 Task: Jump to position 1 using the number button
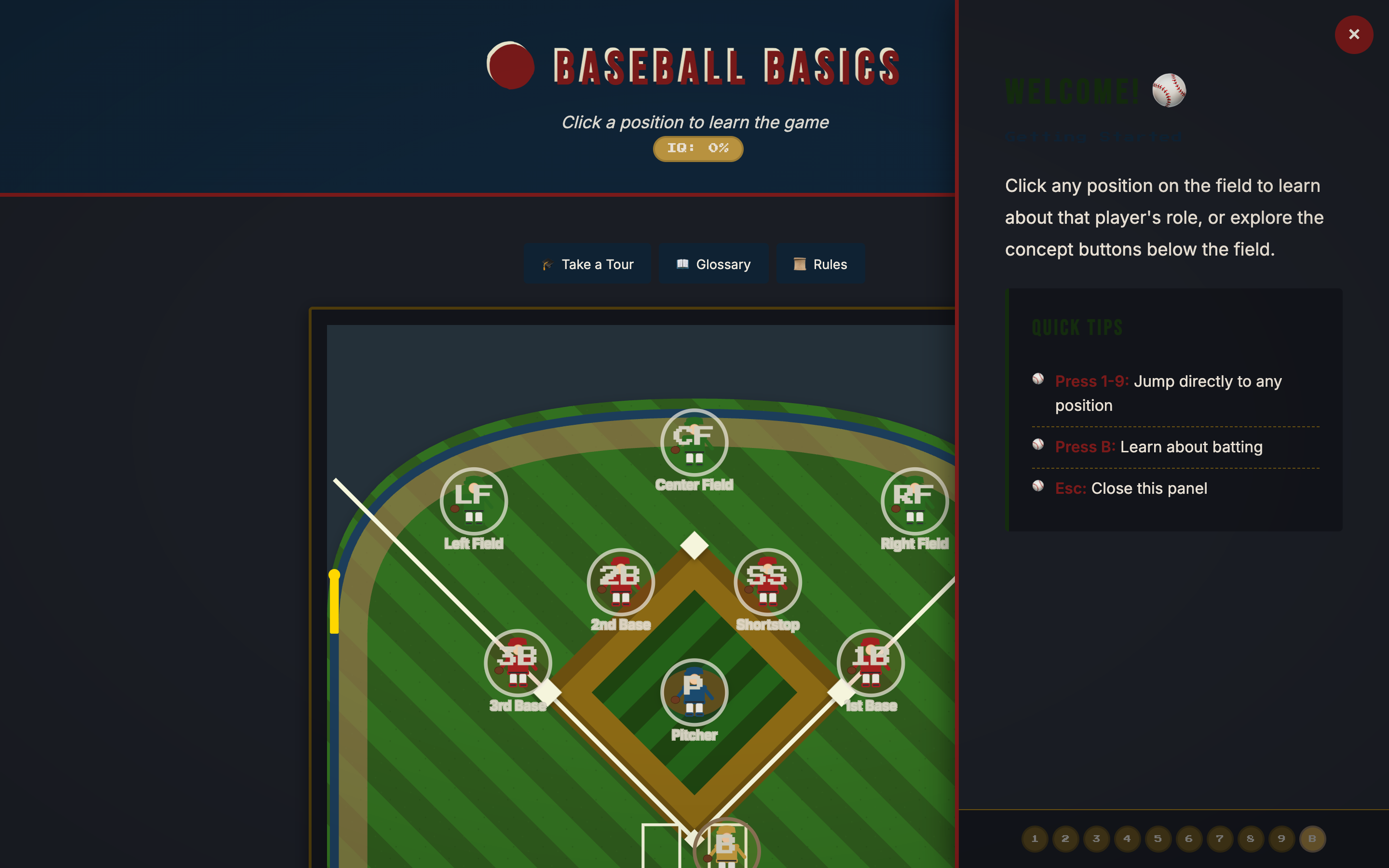coord(1035,838)
